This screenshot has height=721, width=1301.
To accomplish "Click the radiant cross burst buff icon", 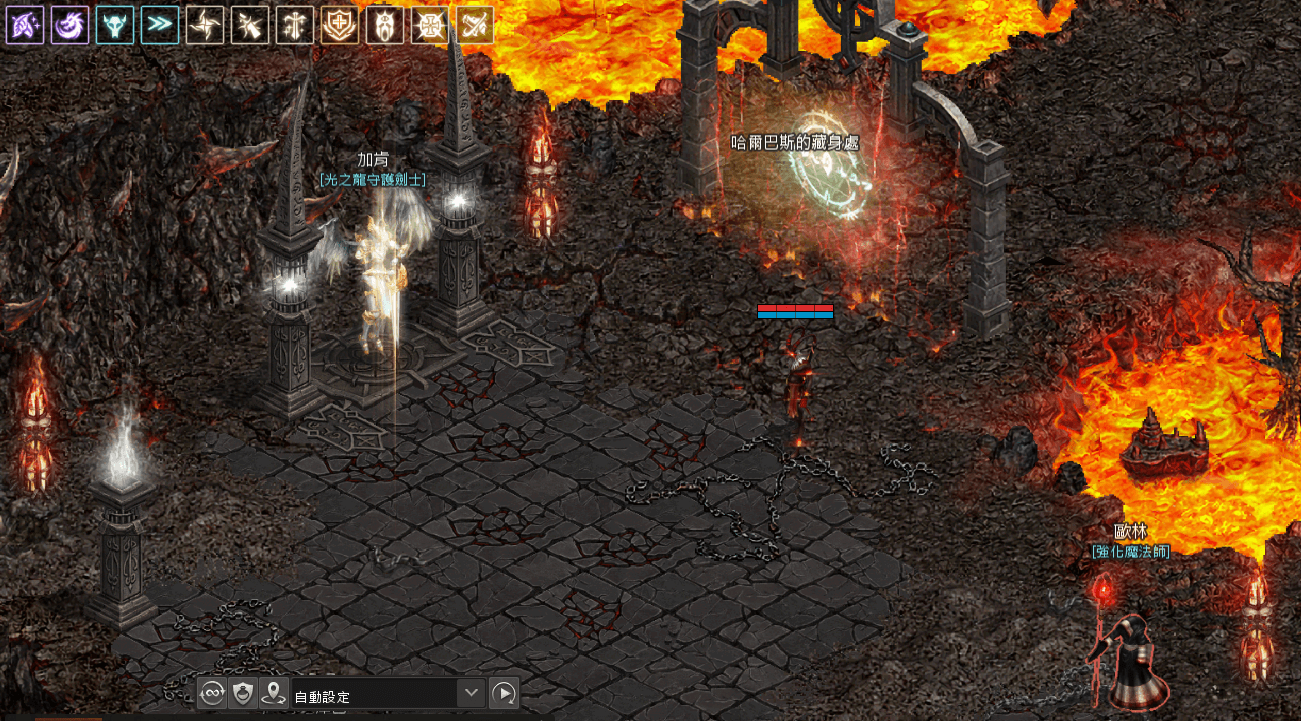I will coord(430,25).
